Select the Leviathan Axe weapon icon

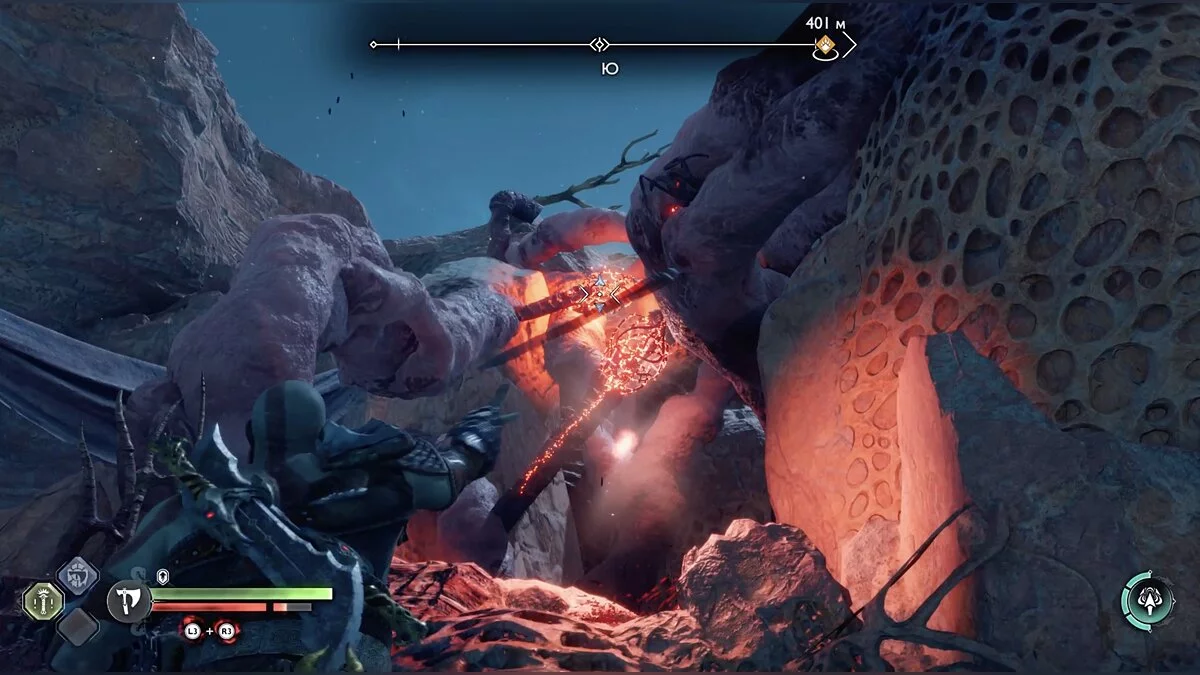(x=130, y=602)
